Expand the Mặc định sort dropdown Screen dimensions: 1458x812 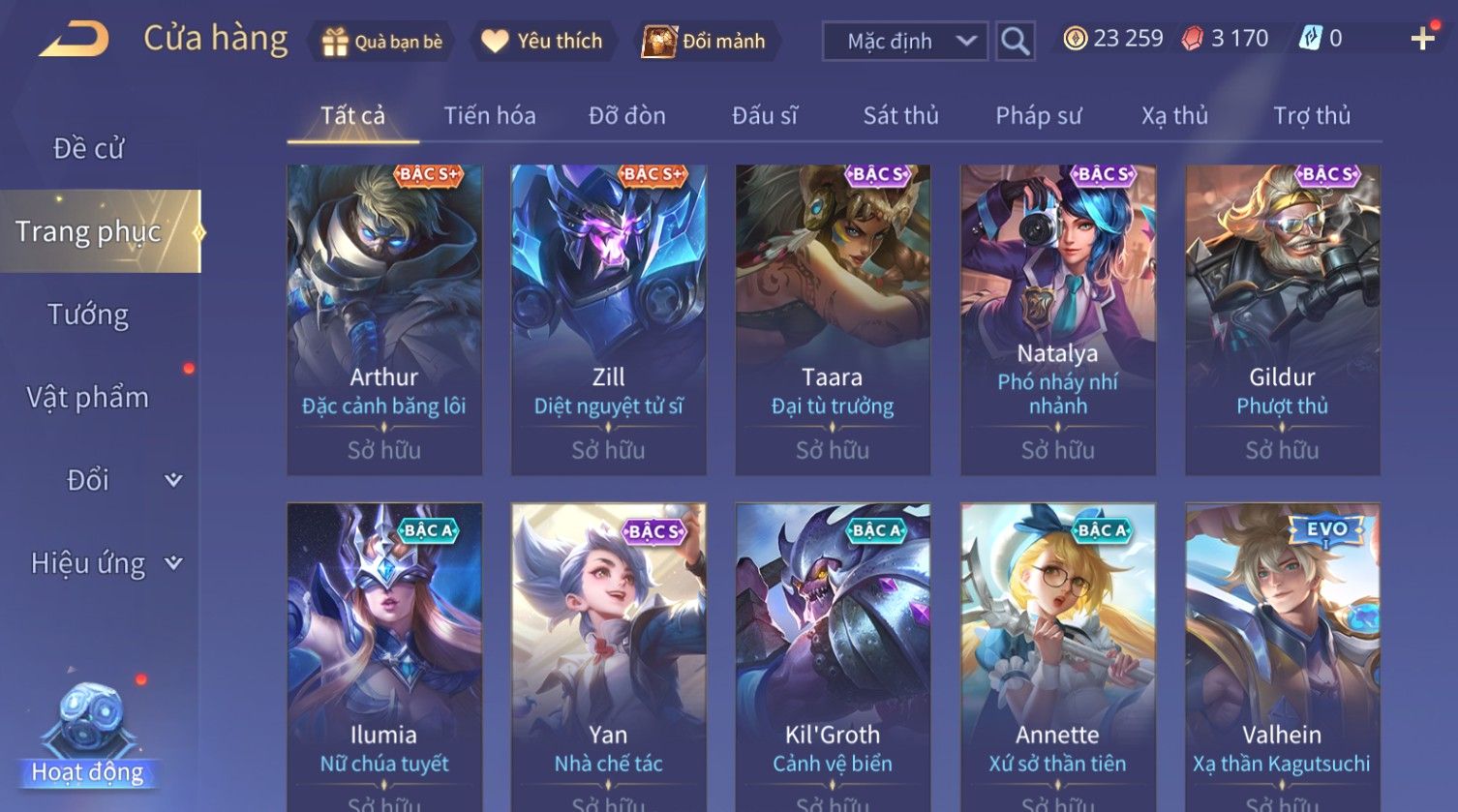(904, 42)
